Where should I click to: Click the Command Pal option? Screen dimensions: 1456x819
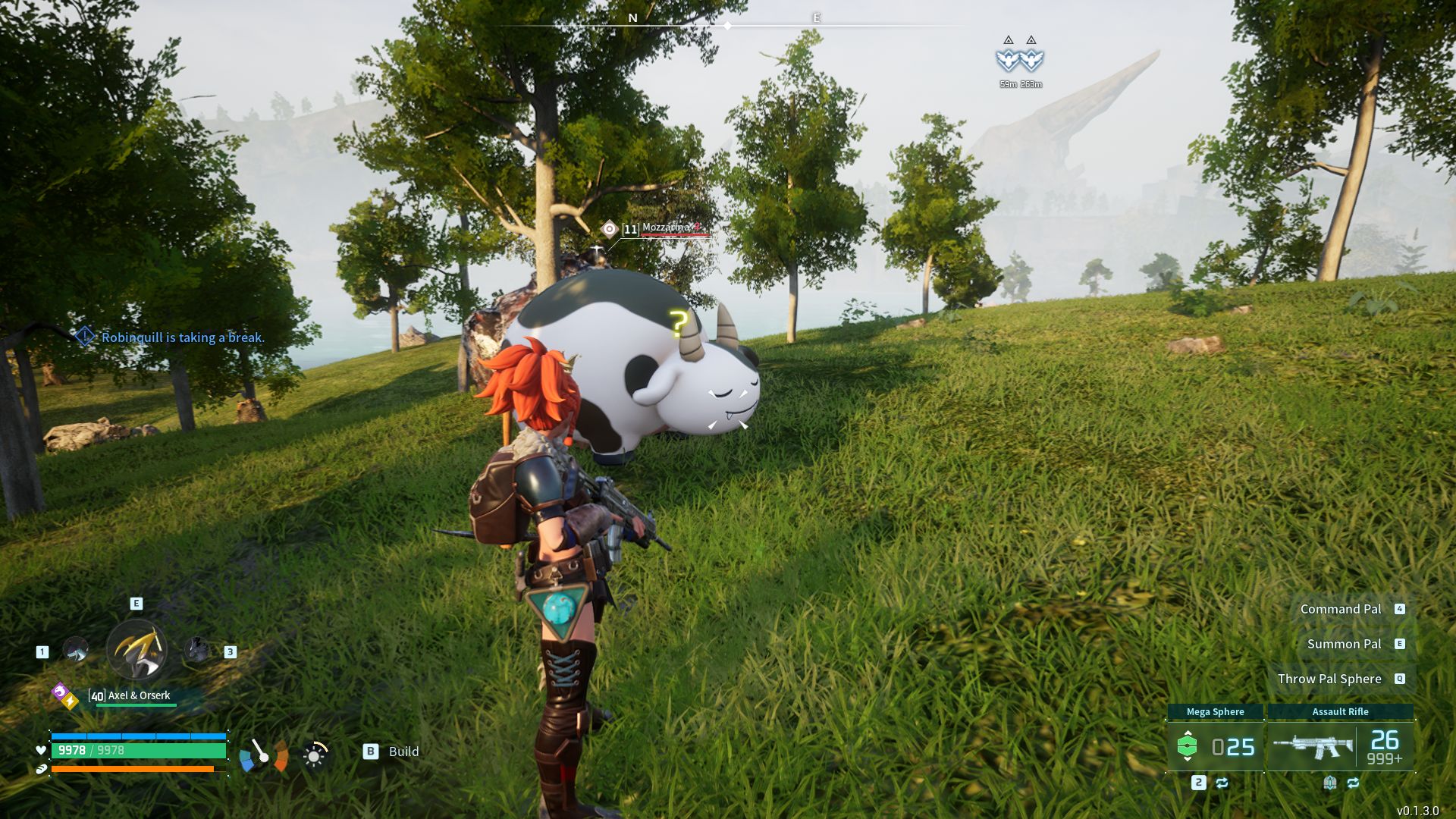[x=1341, y=609]
